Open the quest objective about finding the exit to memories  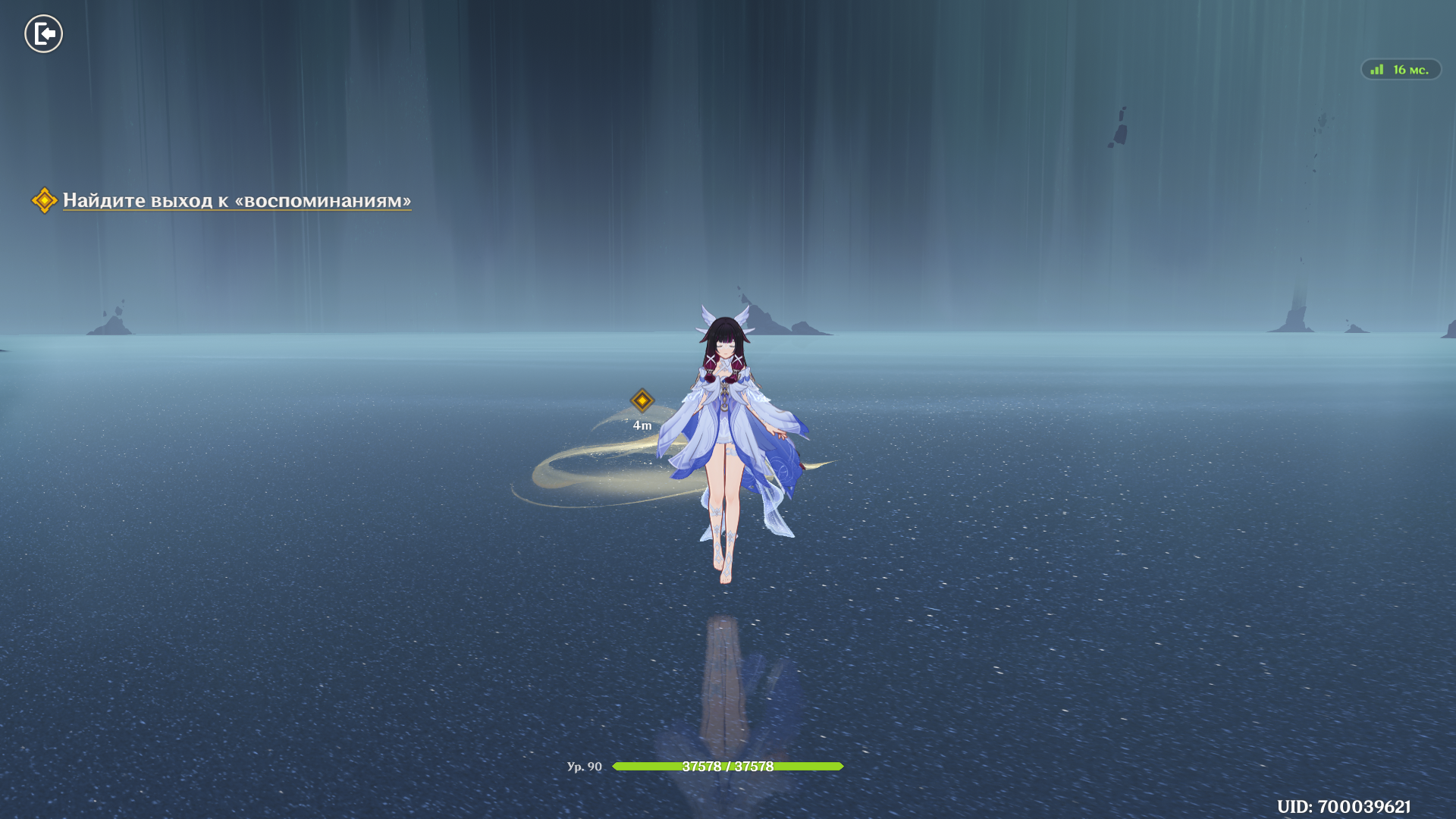[x=237, y=200]
